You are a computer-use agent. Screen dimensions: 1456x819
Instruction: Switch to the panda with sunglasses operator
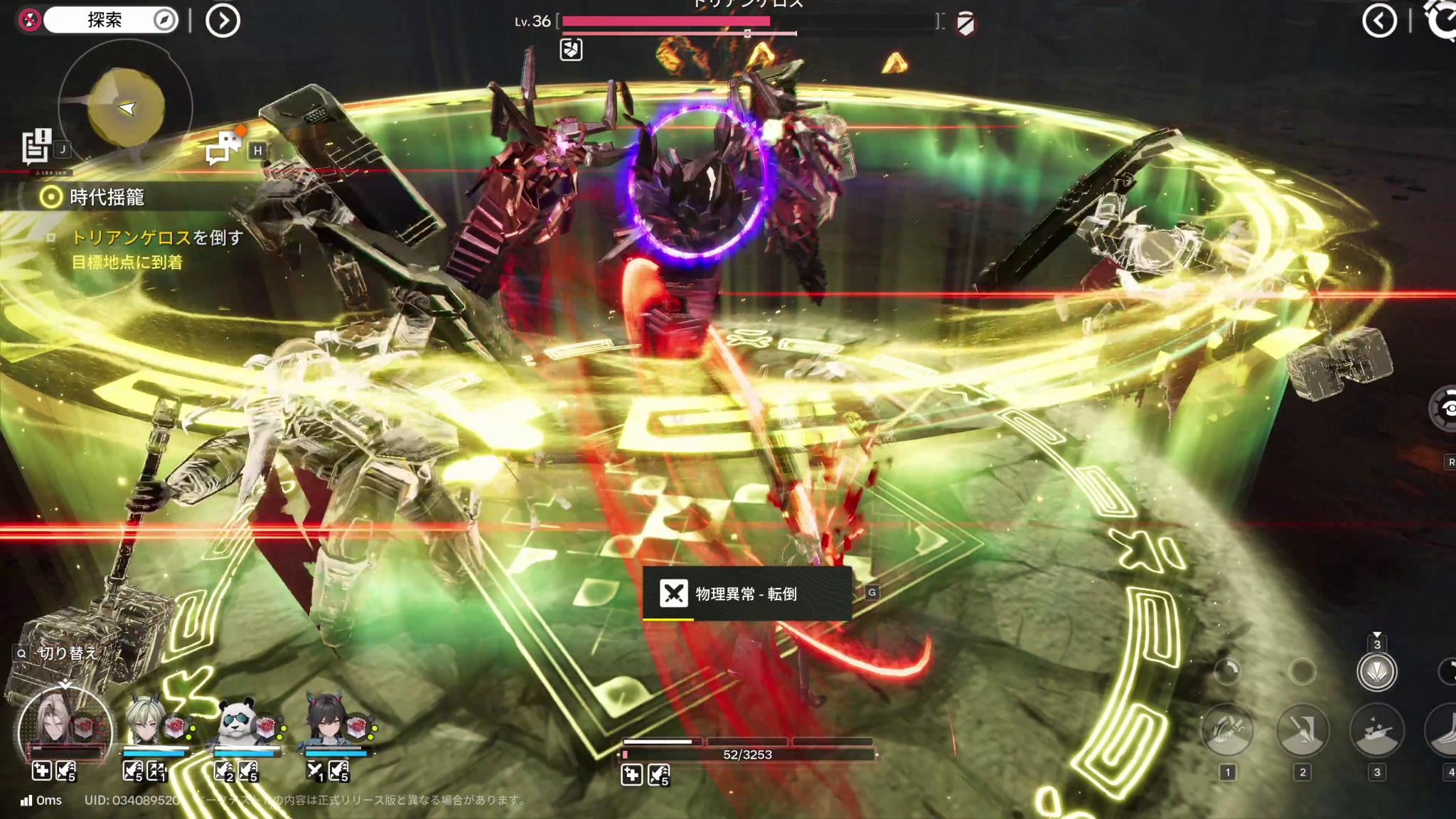tap(238, 722)
